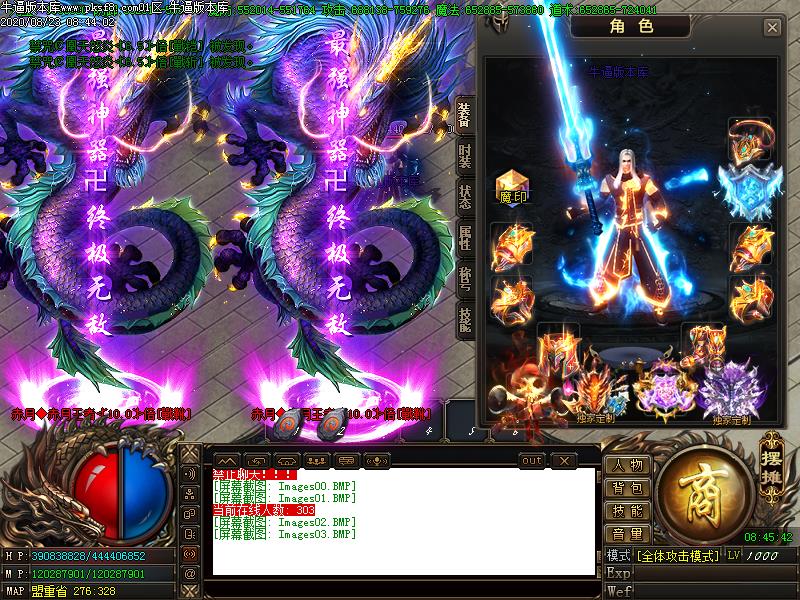Show the 属性 attributes tab
Viewport: 800px width, 600px height.
tap(465, 237)
